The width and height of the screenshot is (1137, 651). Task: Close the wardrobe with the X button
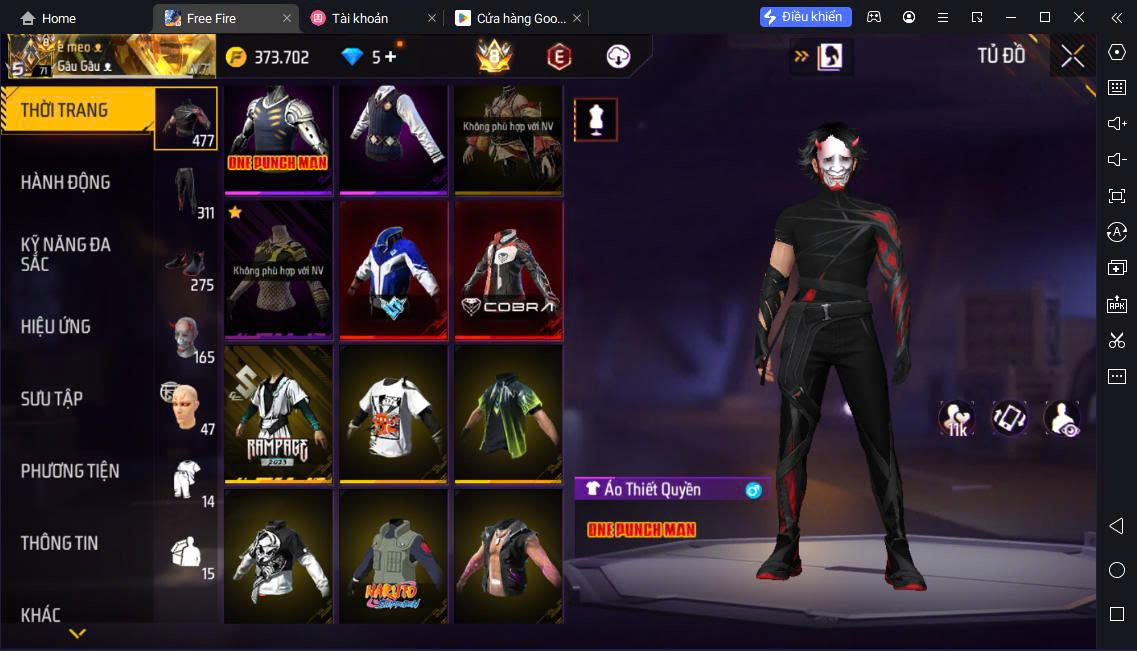click(1072, 57)
